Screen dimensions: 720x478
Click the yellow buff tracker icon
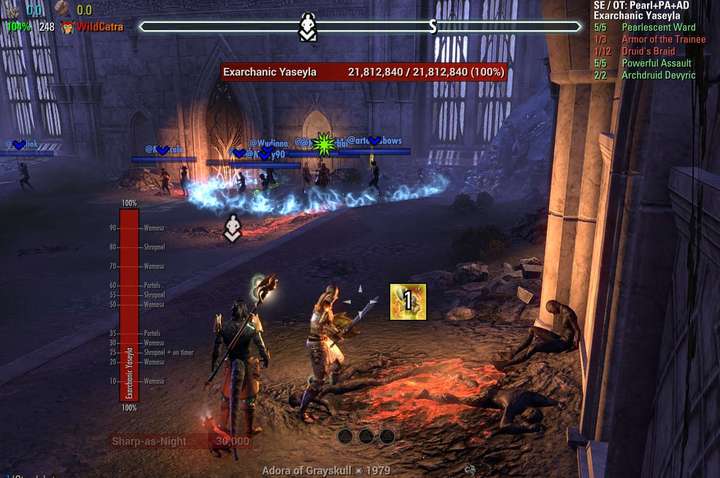(x=408, y=302)
